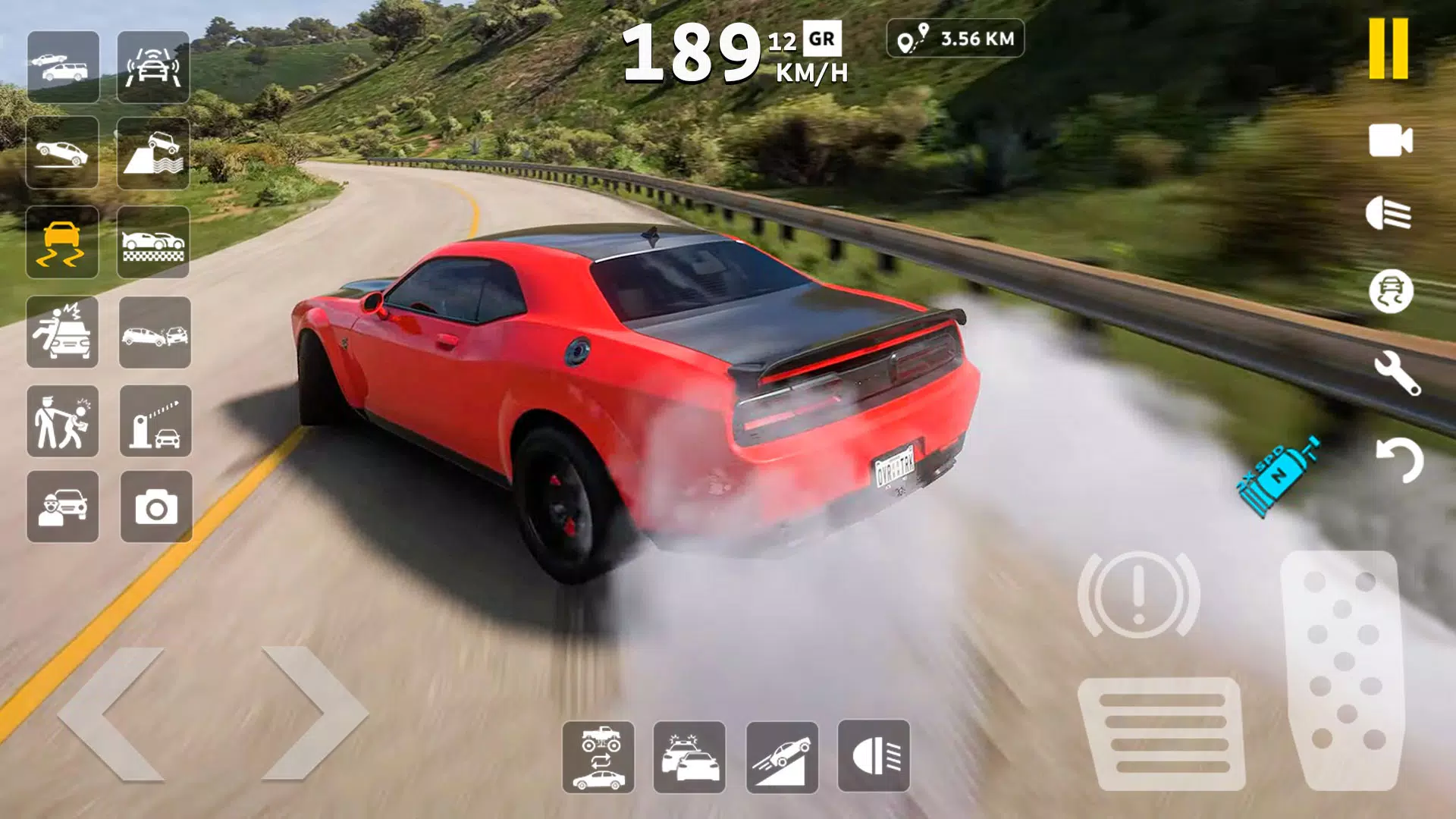
Task: Activate the drift mode icon (yellow skidding car)
Action: pos(64,243)
